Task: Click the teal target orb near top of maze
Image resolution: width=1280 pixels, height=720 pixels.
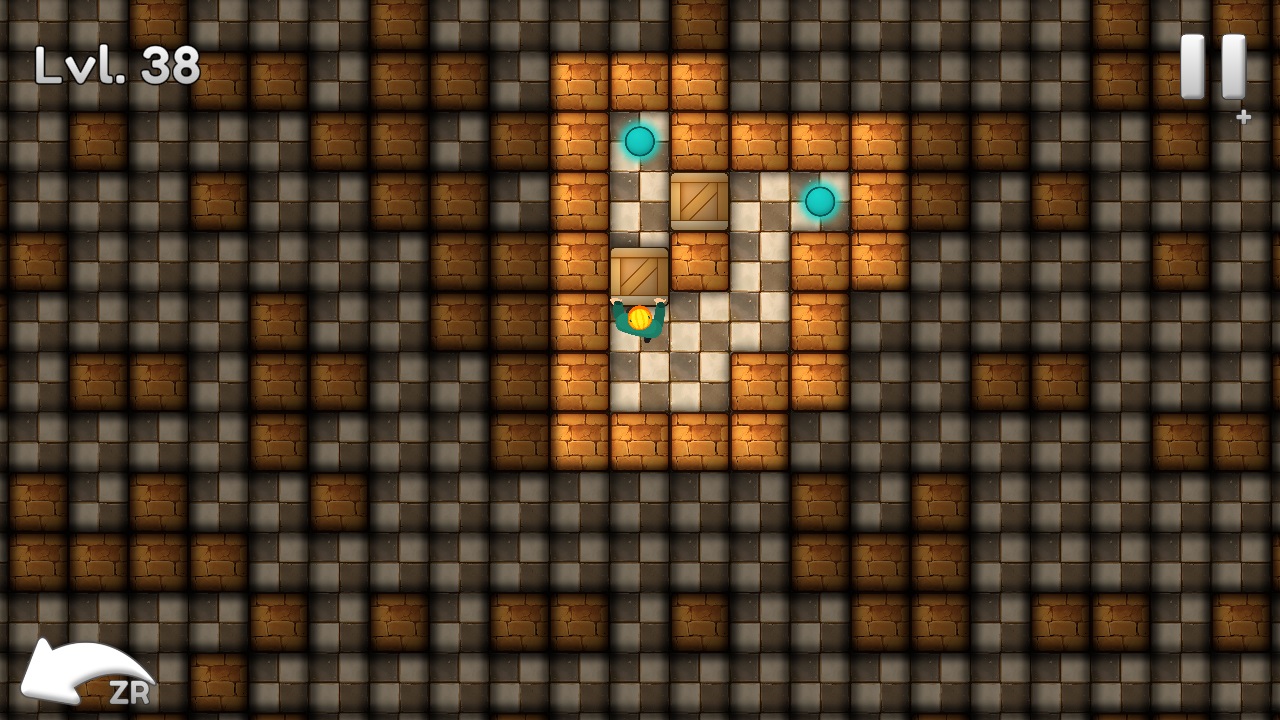Action: click(x=640, y=140)
